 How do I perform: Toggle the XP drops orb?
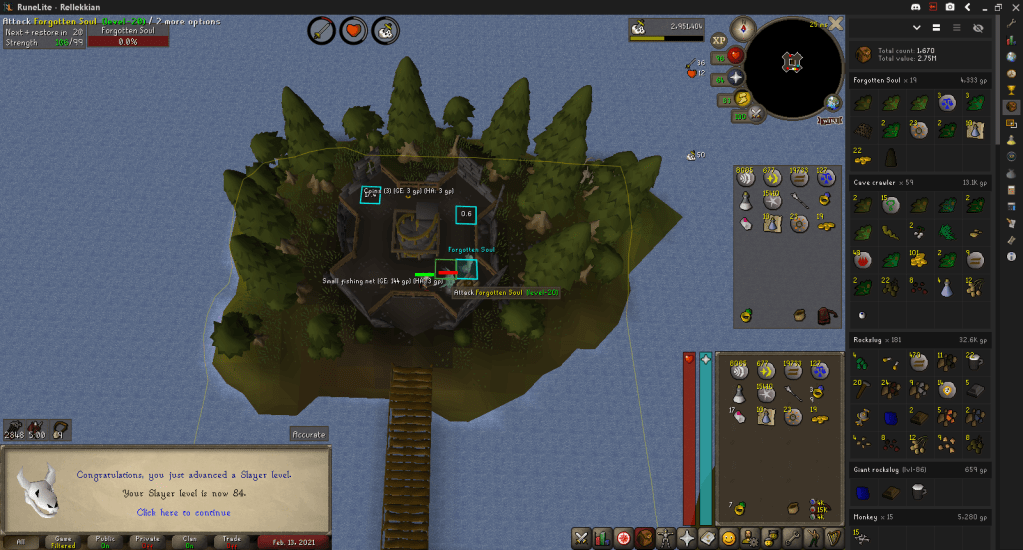tap(717, 39)
